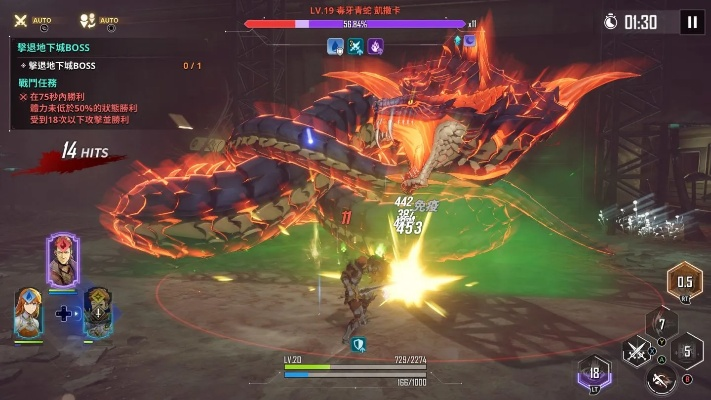Activate the skill showing cooldown 5

pyautogui.click(x=686, y=352)
